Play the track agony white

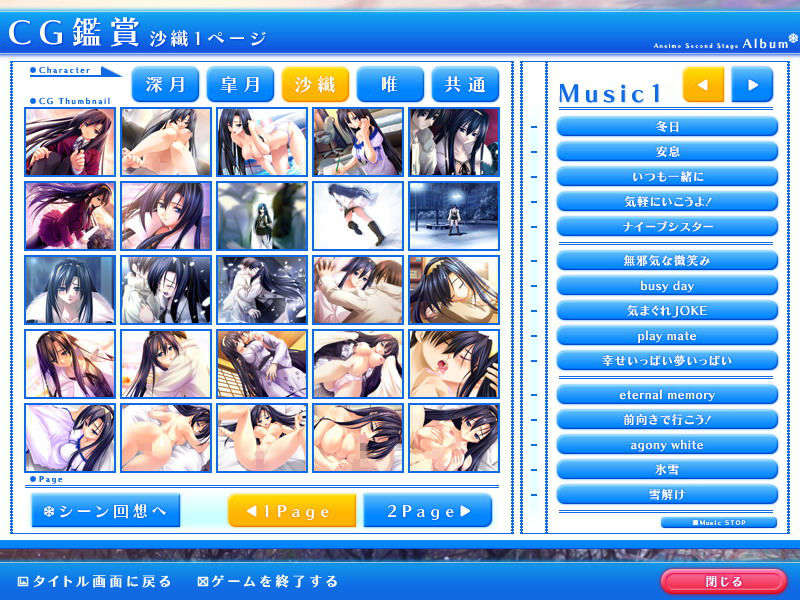click(x=667, y=445)
